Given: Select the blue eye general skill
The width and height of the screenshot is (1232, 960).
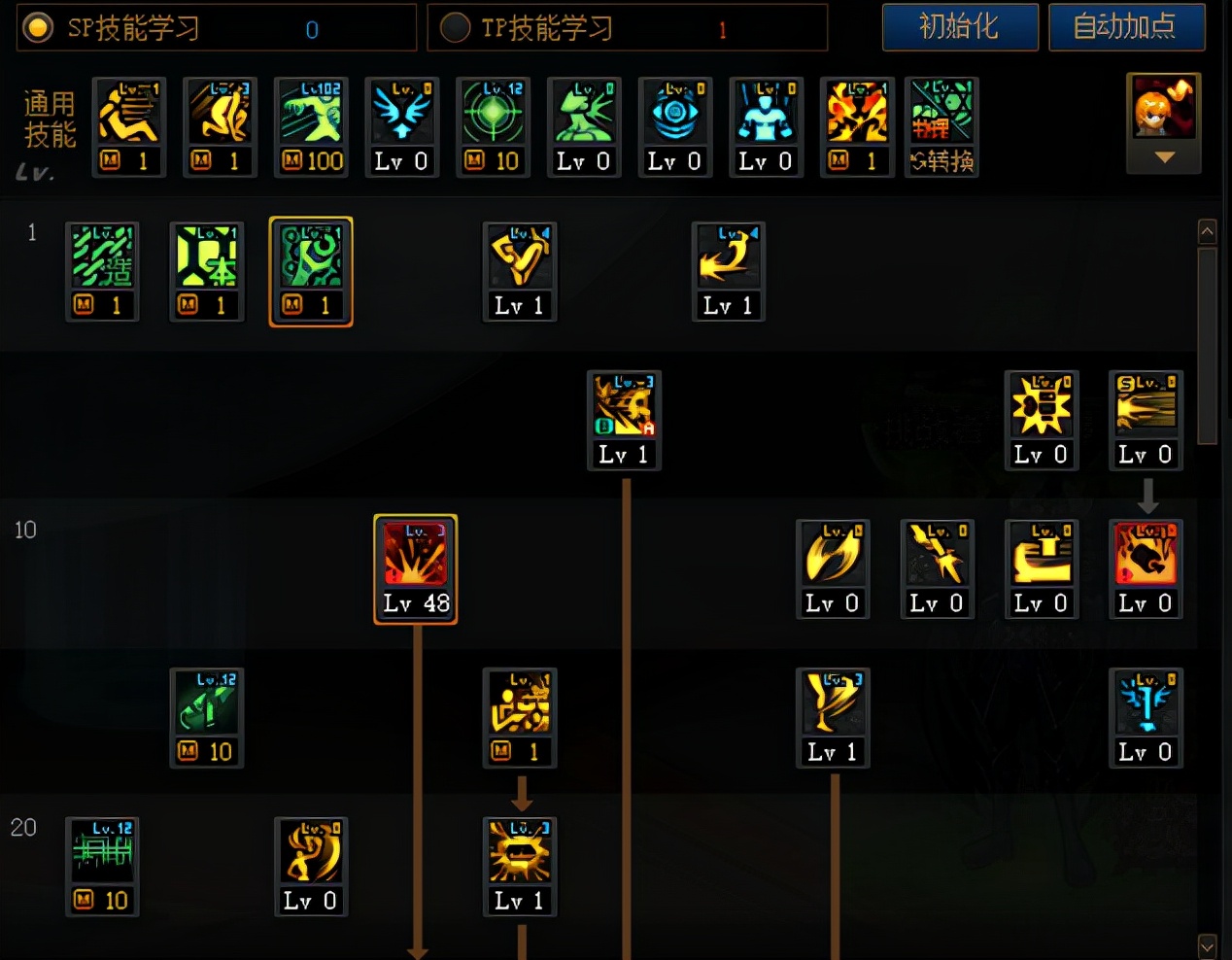Looking at the screenshot, I should point(674,126).
